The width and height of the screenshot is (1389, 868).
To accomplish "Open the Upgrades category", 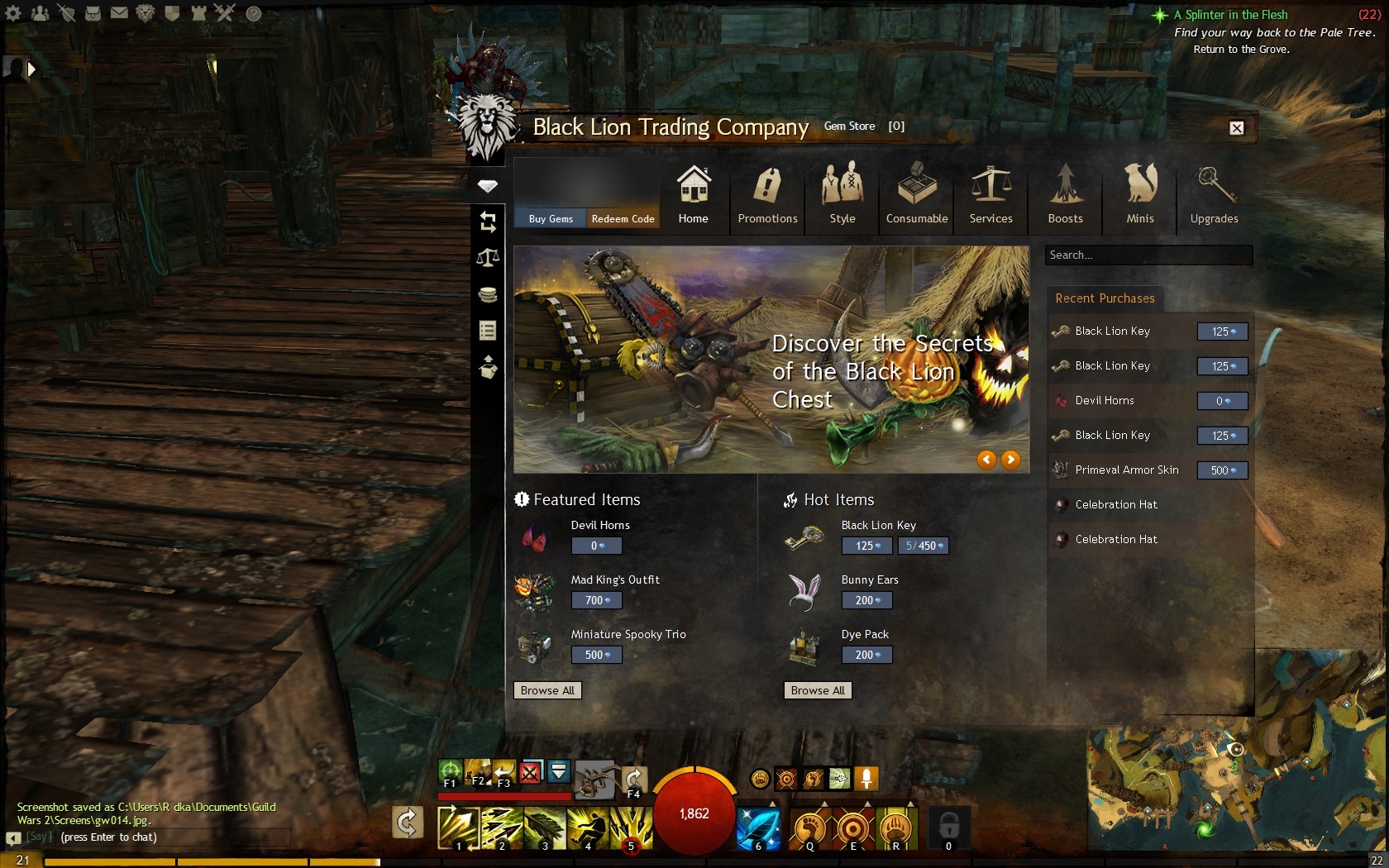I will pos(1214,194).
